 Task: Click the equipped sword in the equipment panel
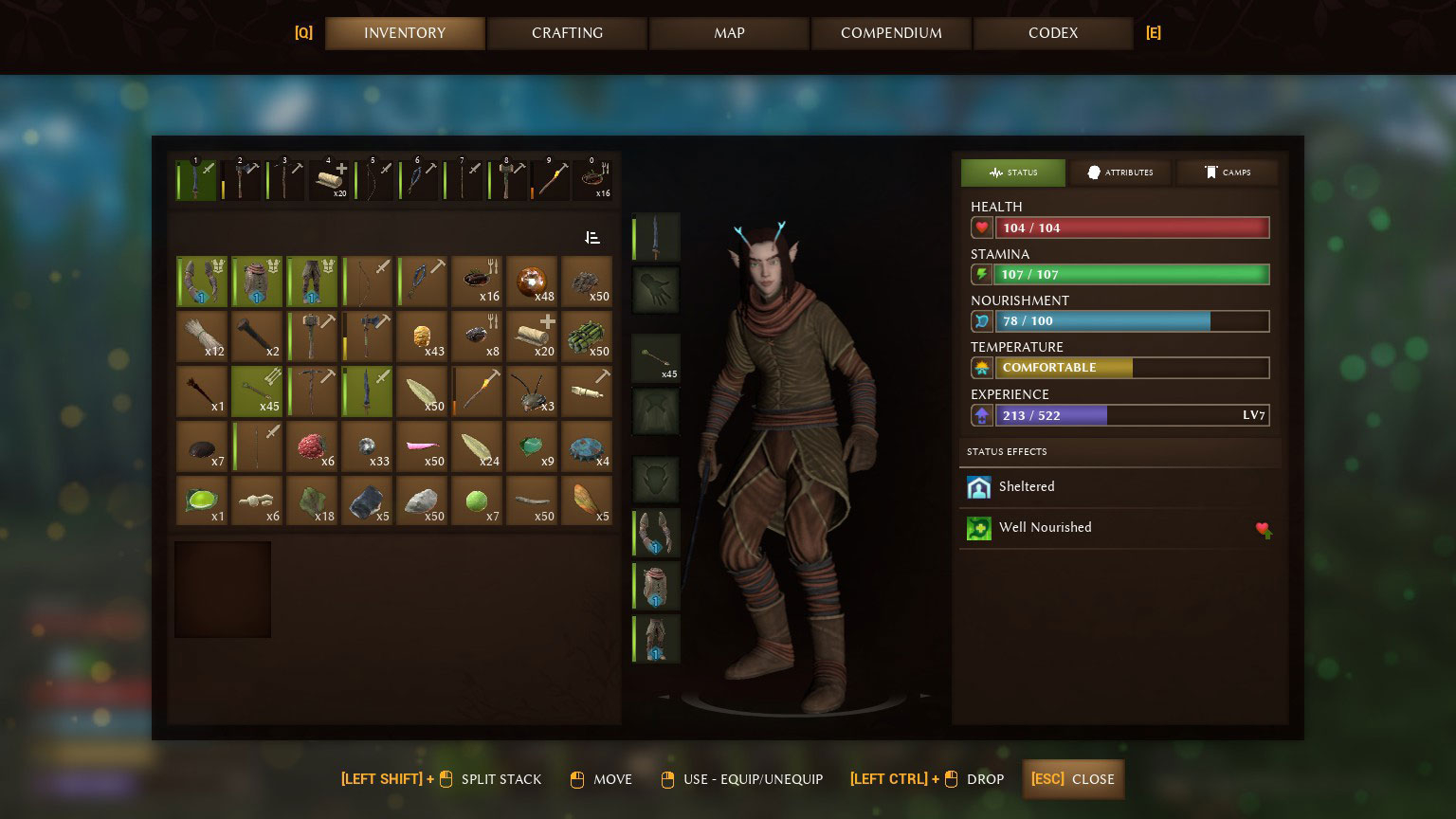click(x=655, y=236)
